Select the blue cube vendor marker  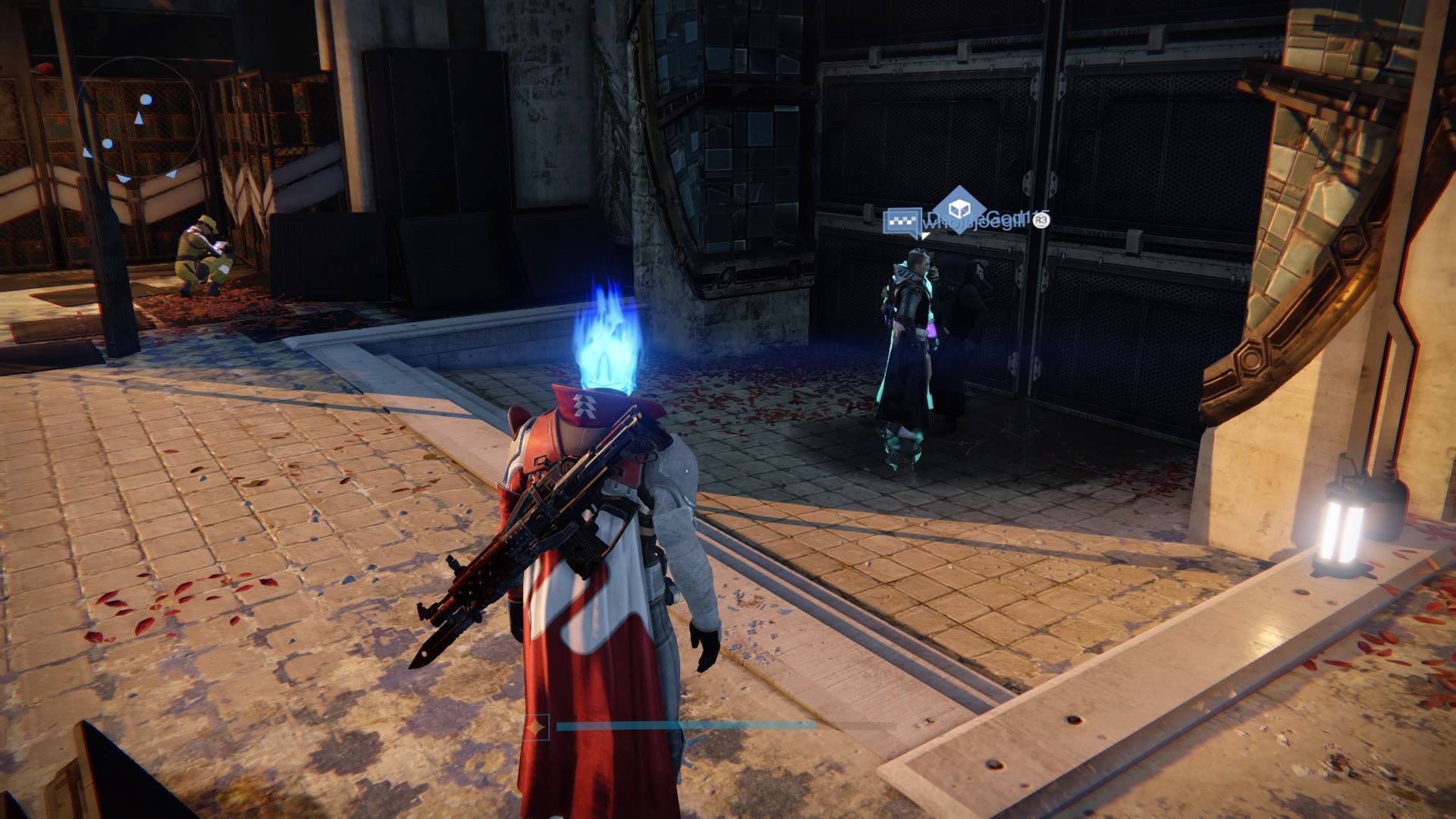959,210
